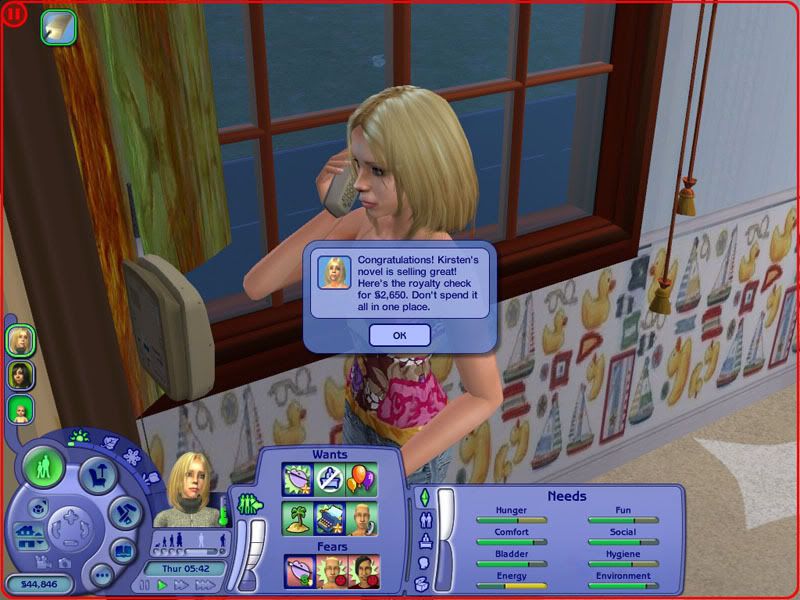Select the dark-haired Sim portrait in sidebar
This screenshot has height=600, width=800.
pyautogui.click(x=21, y=375)
